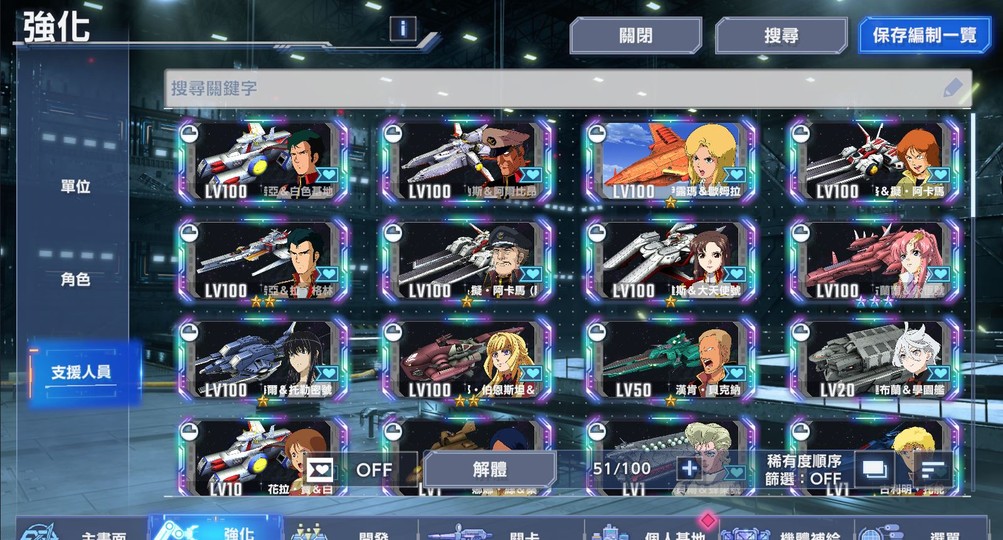Select the 支援人員 supporters tab

[x=82, y=372]
